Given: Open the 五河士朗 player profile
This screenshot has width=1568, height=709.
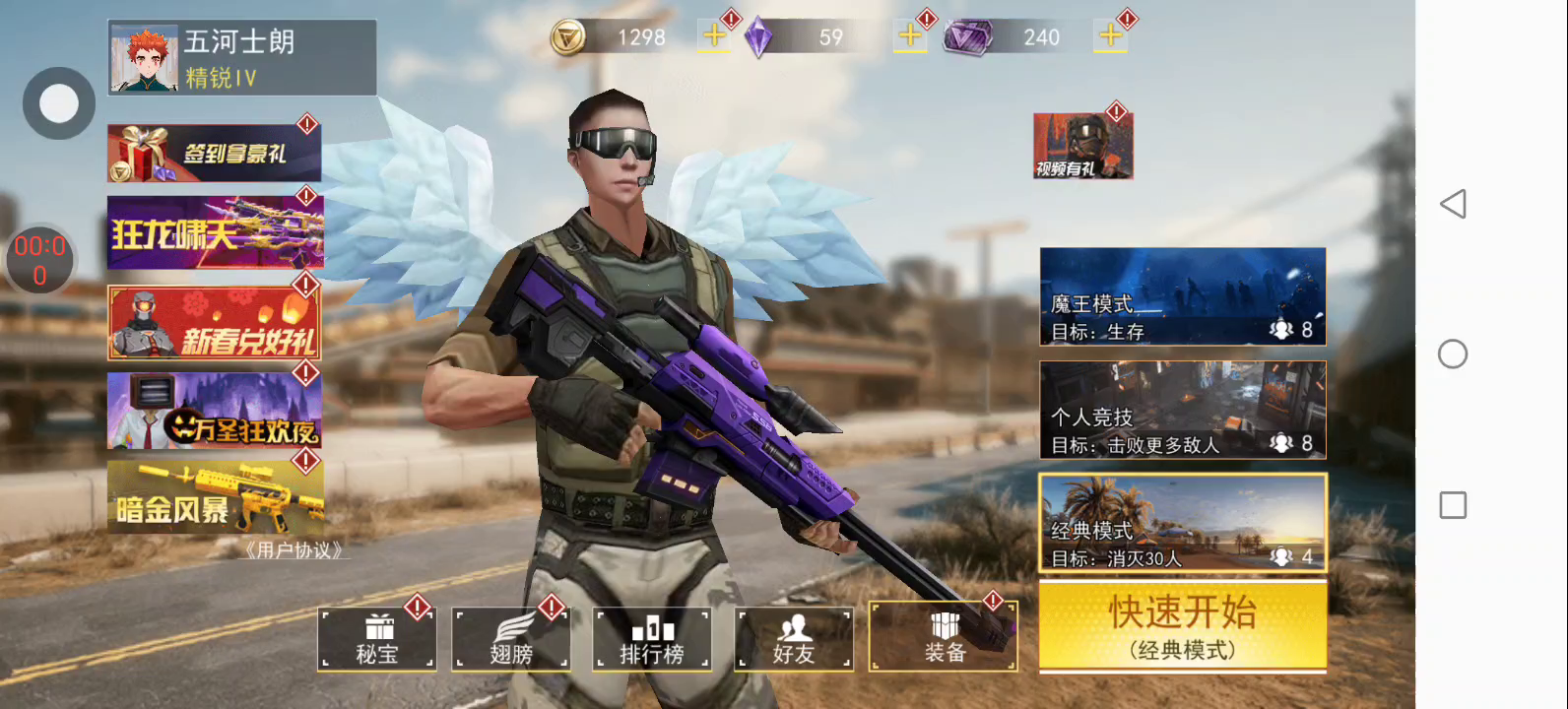Looking at the screenshot, I should click(x=241, y=57).
